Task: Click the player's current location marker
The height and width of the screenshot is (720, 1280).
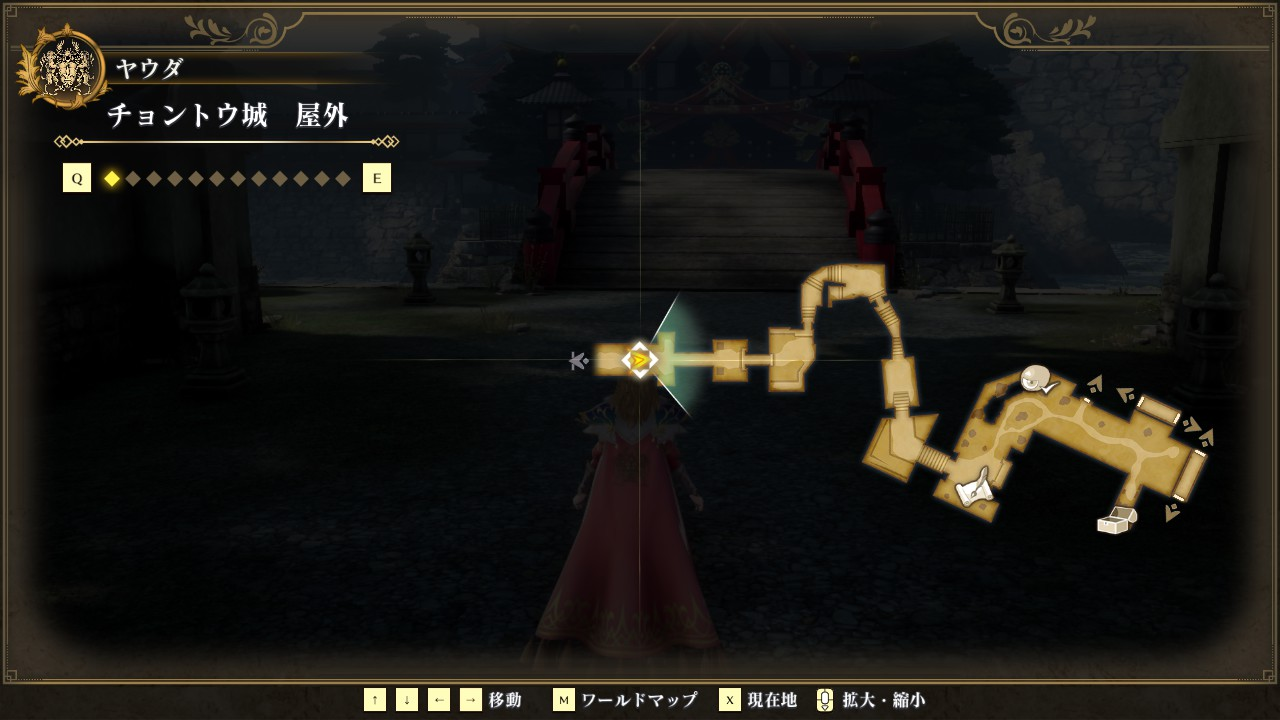Action: (x=639, y=359)
